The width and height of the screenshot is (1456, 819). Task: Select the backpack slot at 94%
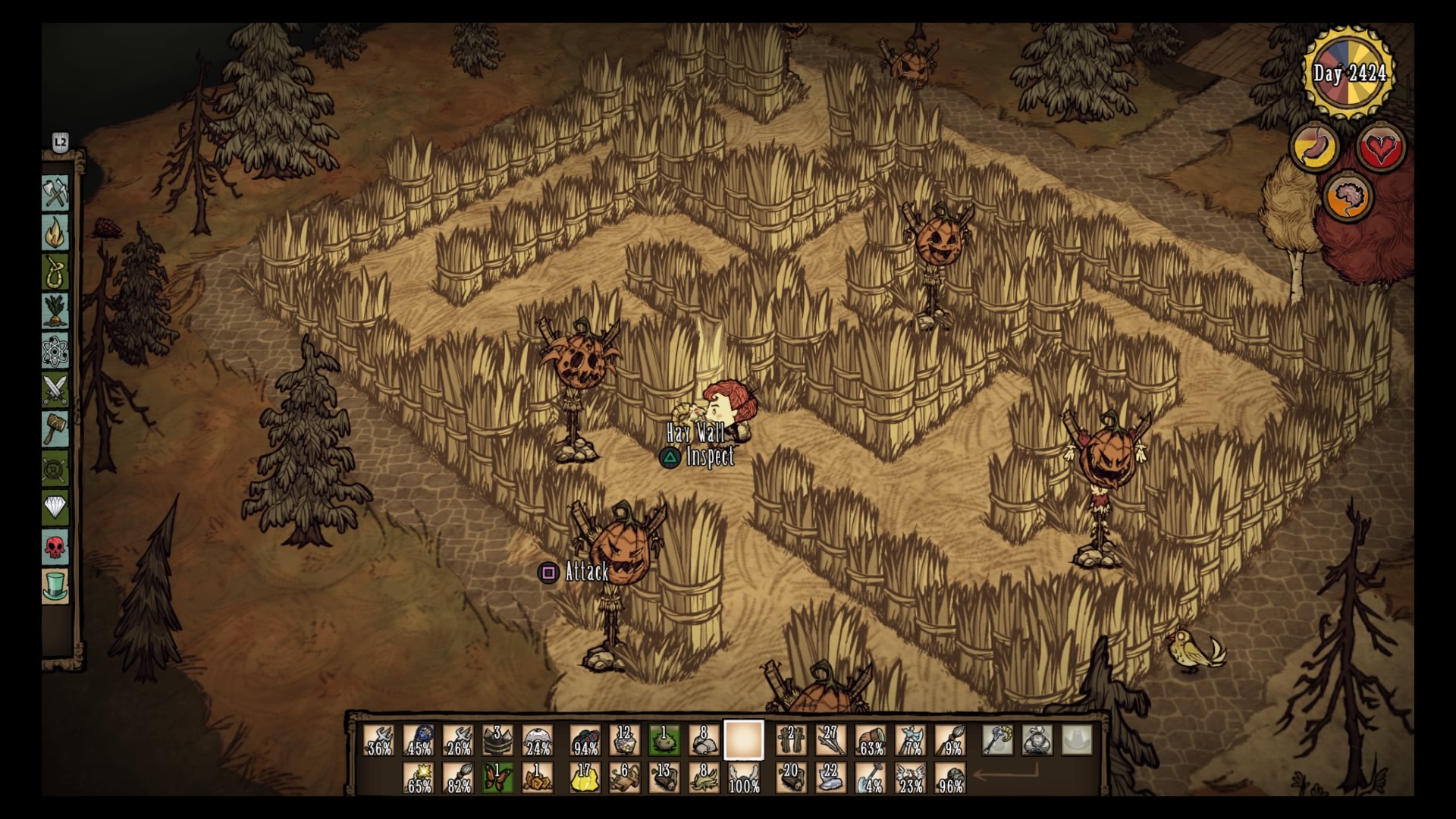coord(585,741)
